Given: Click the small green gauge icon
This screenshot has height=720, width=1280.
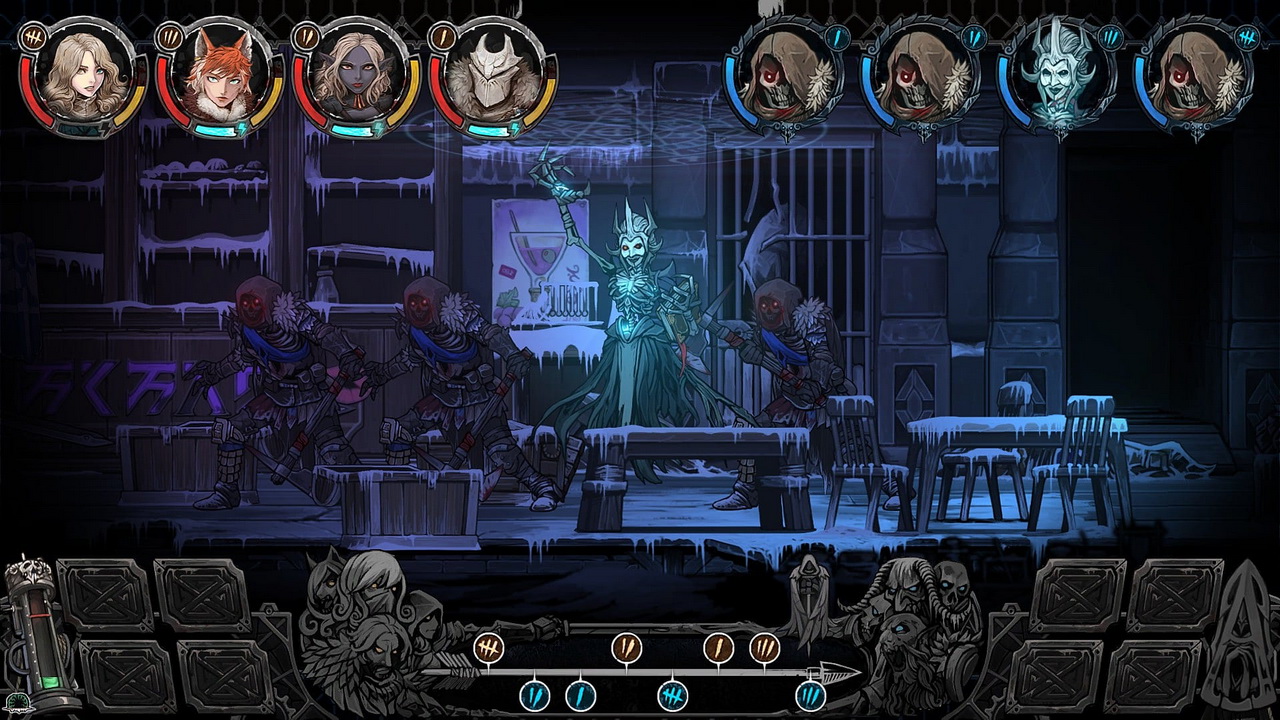Looking at the screenshot, I should (x=17, y=703).
